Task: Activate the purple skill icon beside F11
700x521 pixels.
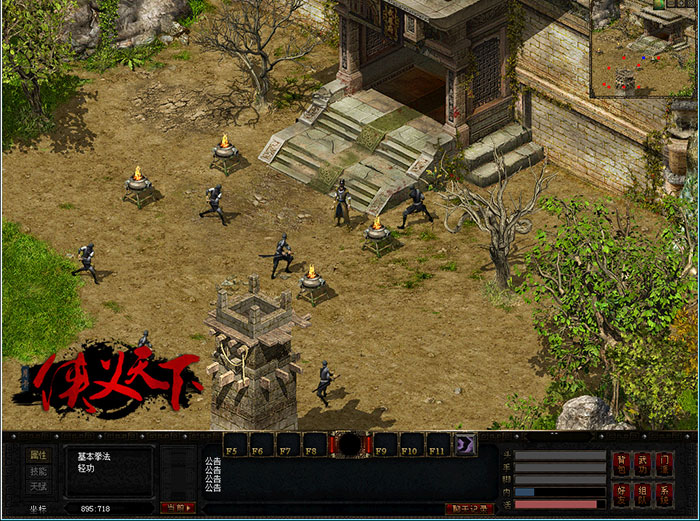Action: (465, 444)
